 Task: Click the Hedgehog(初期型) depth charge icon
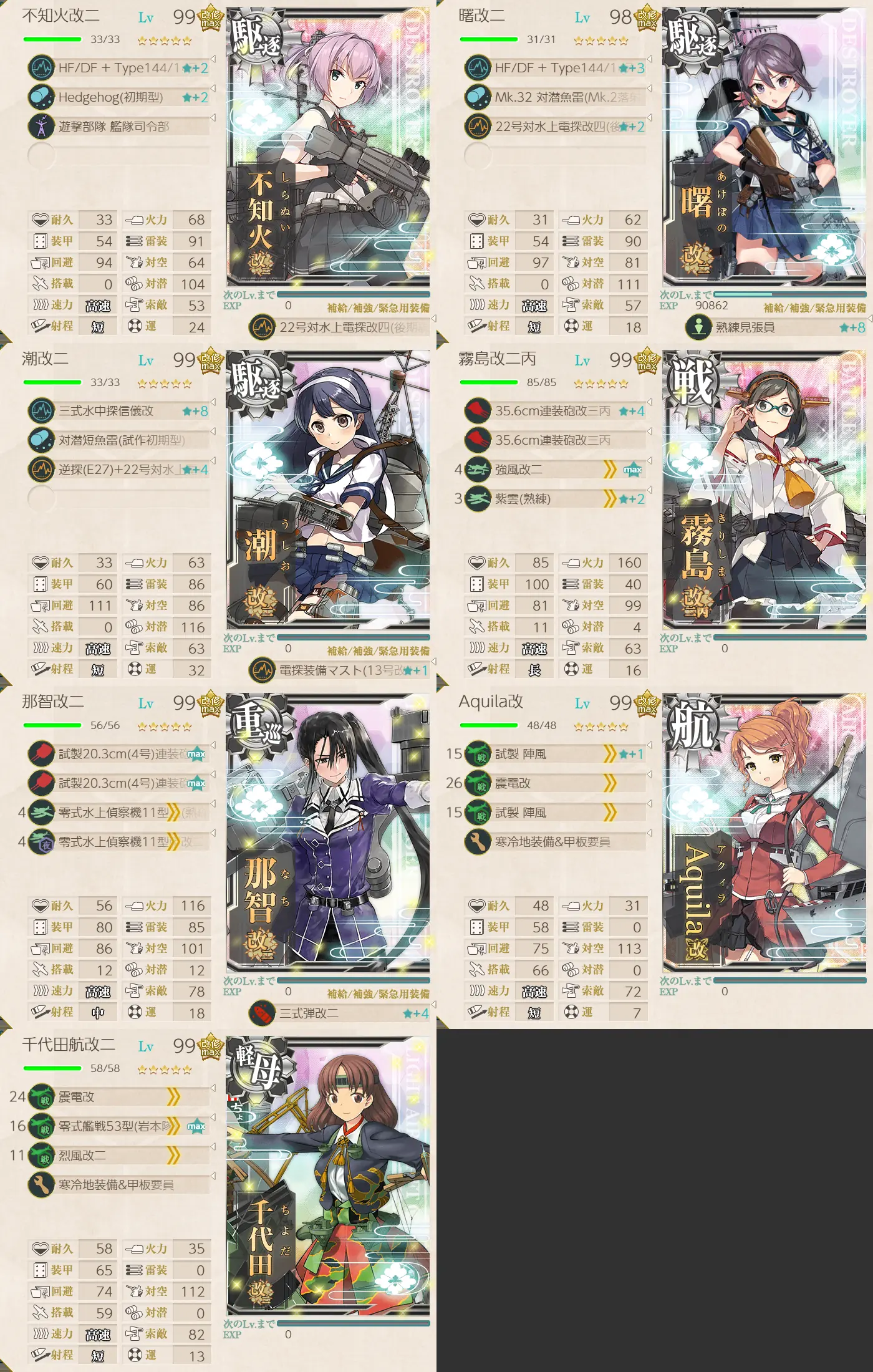41,99
